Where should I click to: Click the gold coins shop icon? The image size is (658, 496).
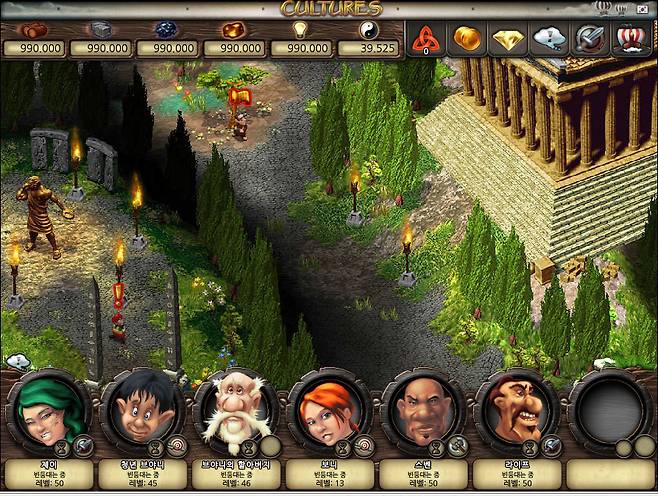point(468,39)
